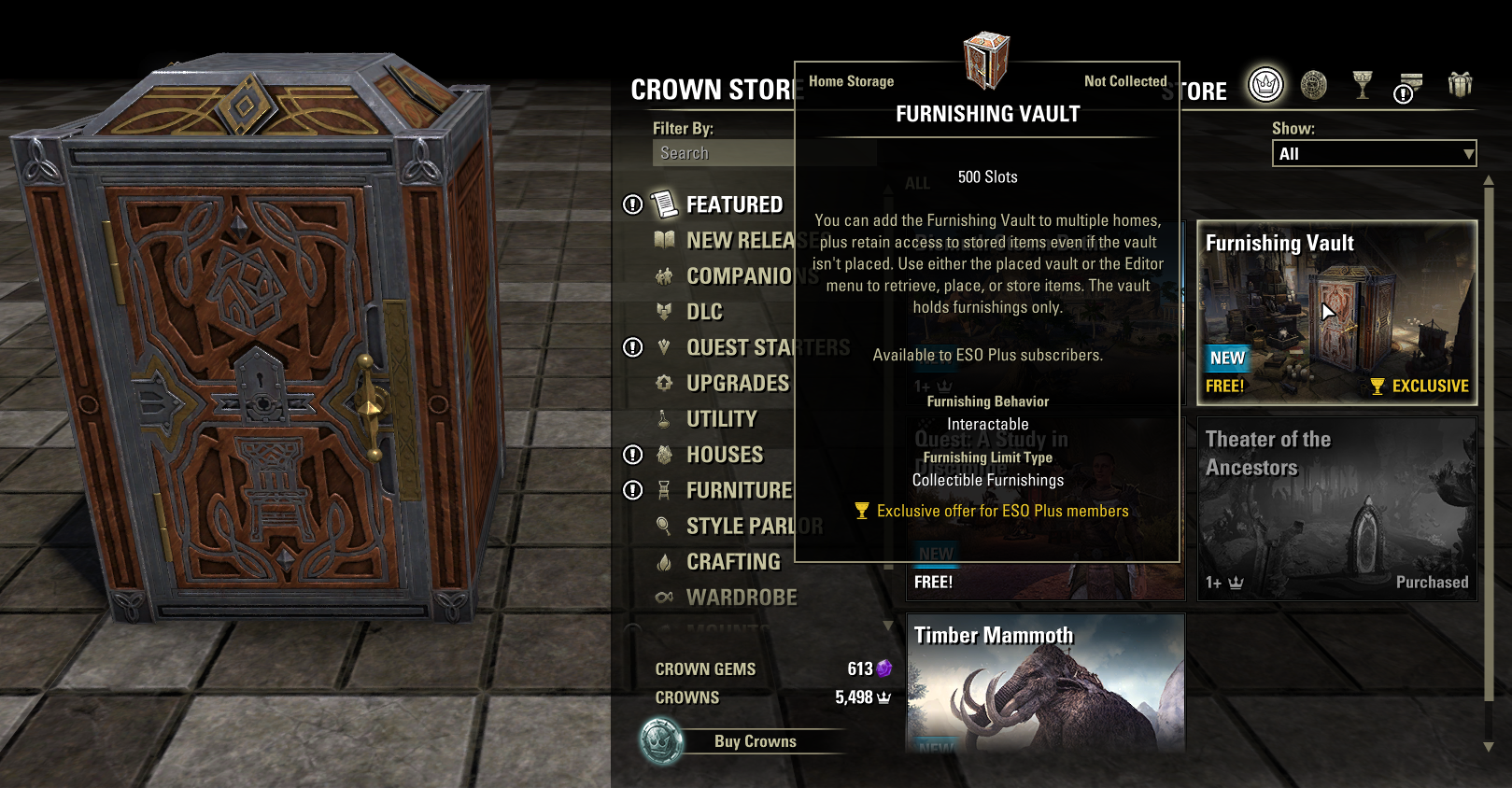The image size is (1512, 788).
Task: Open the Quest Starters category
Action: [x=738, y=348]
